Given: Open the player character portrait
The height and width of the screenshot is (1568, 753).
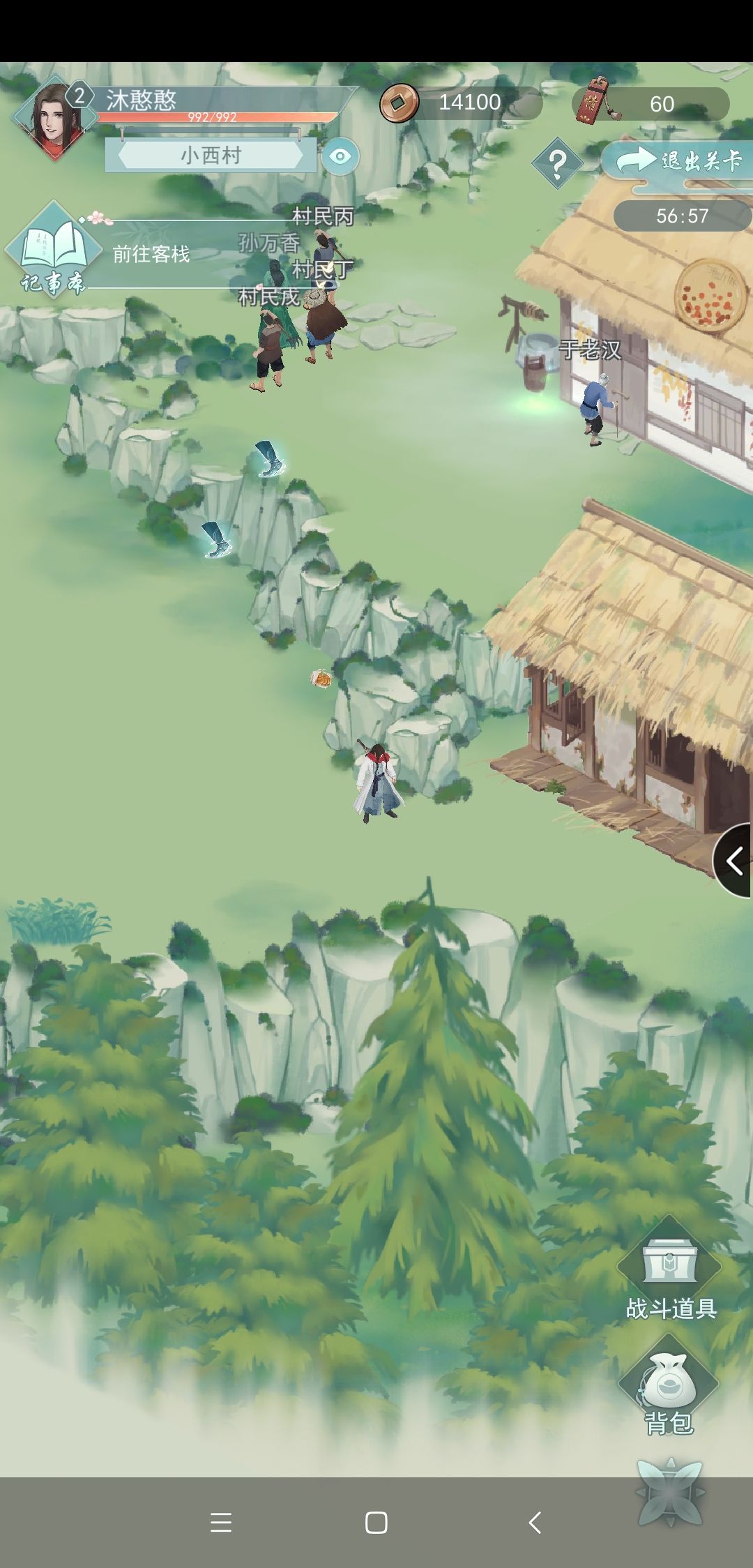Looking at the screenshot, I should click(53, 119).
